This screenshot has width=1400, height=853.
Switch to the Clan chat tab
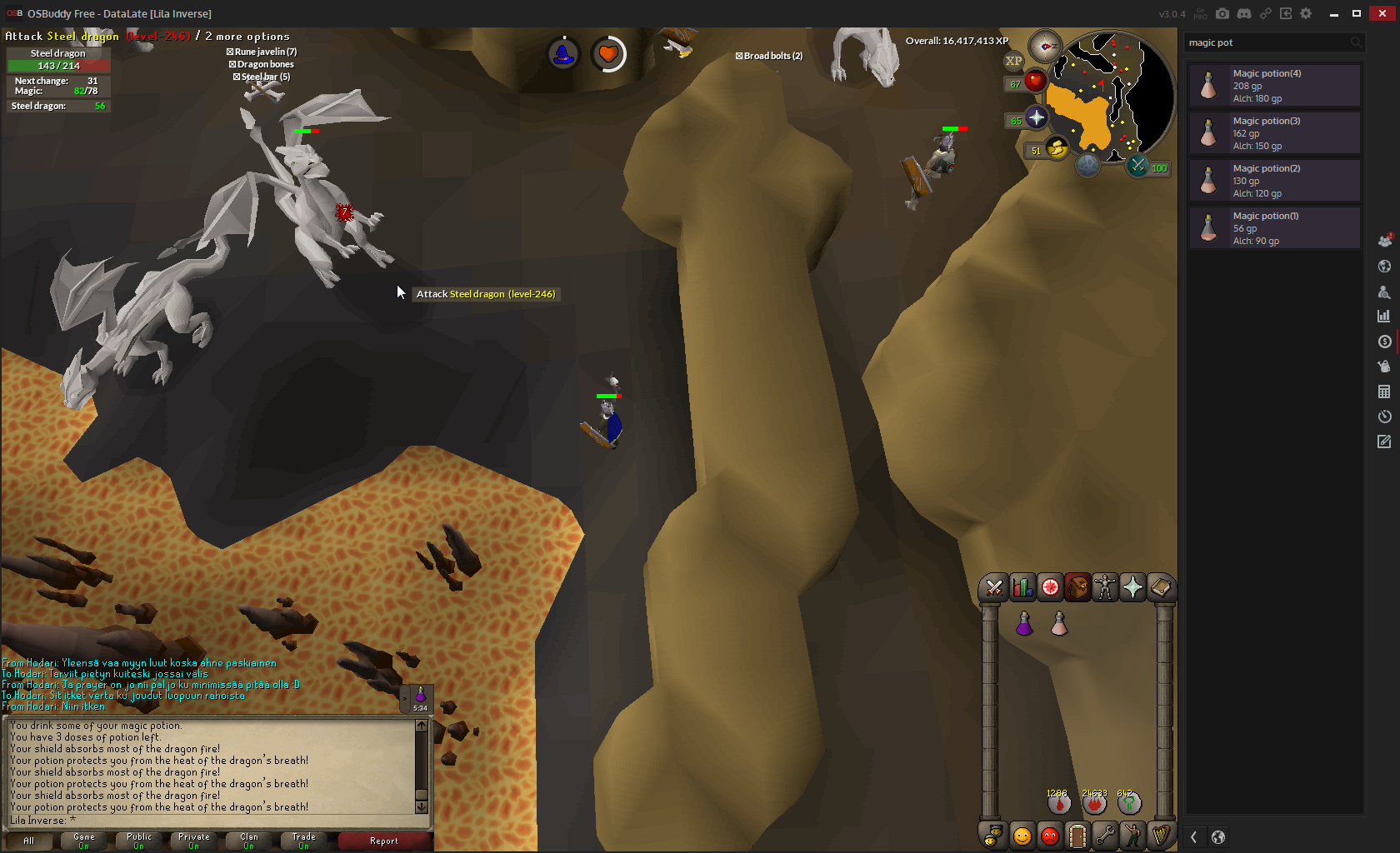(249, 841)
